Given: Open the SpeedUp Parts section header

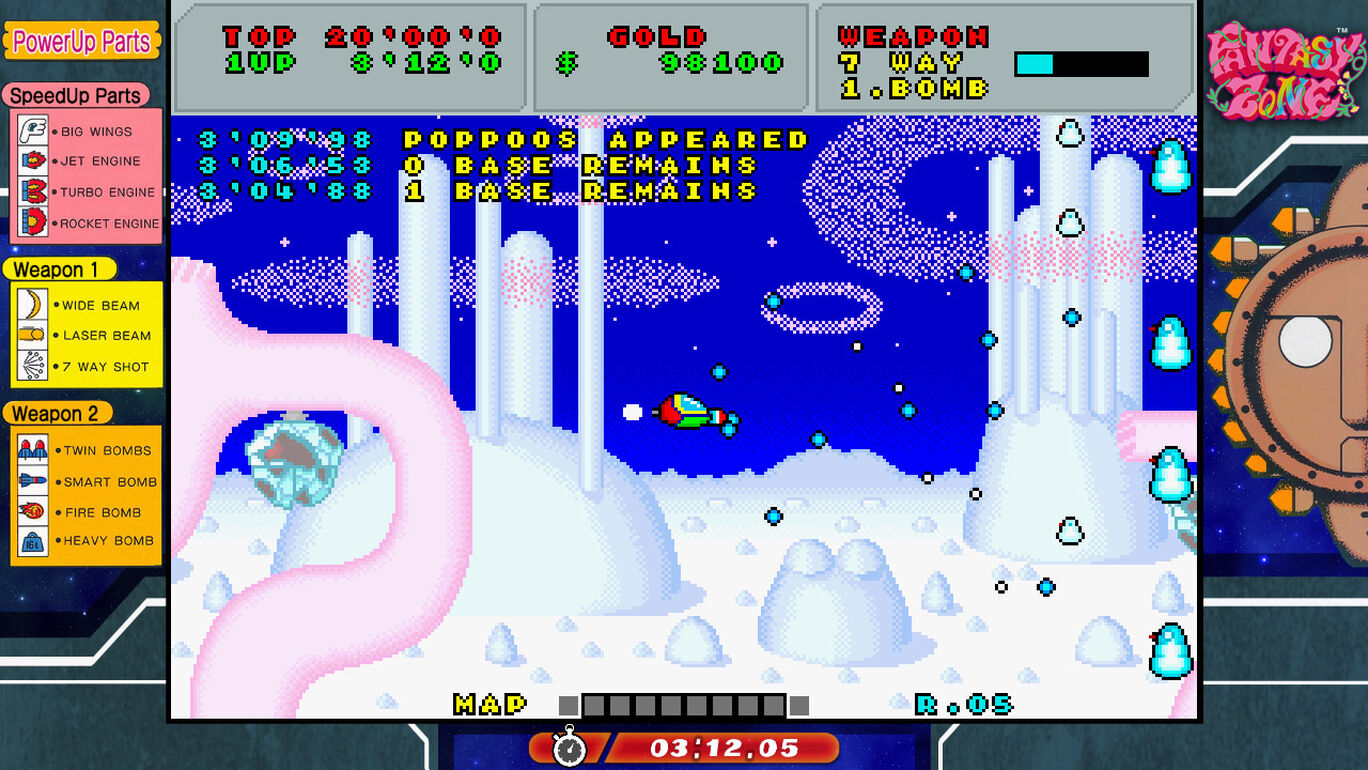Looking at the screenshot, I should [77, 95].
